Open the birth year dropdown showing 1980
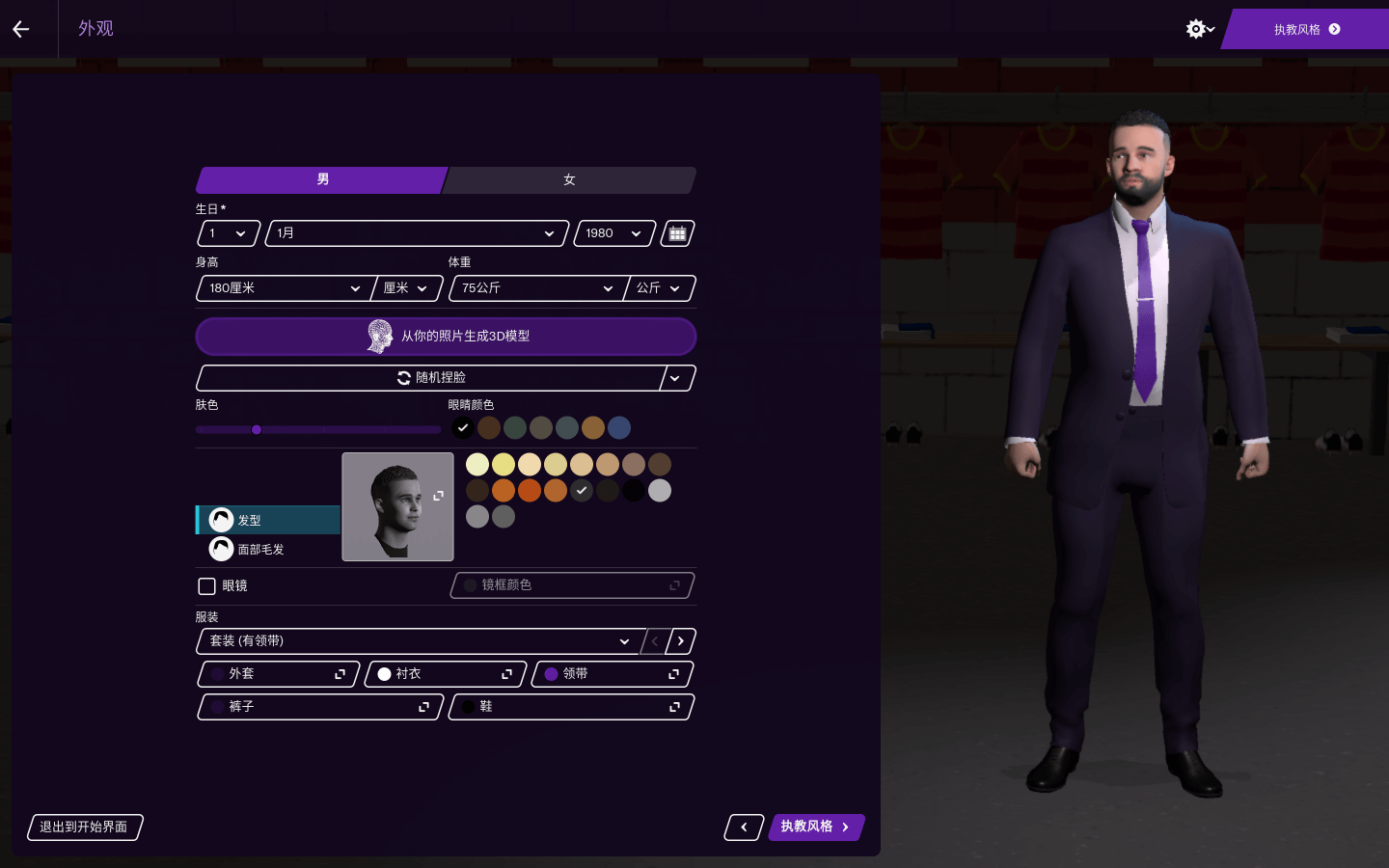This screenshot has height=868, width=1389. 613,233
